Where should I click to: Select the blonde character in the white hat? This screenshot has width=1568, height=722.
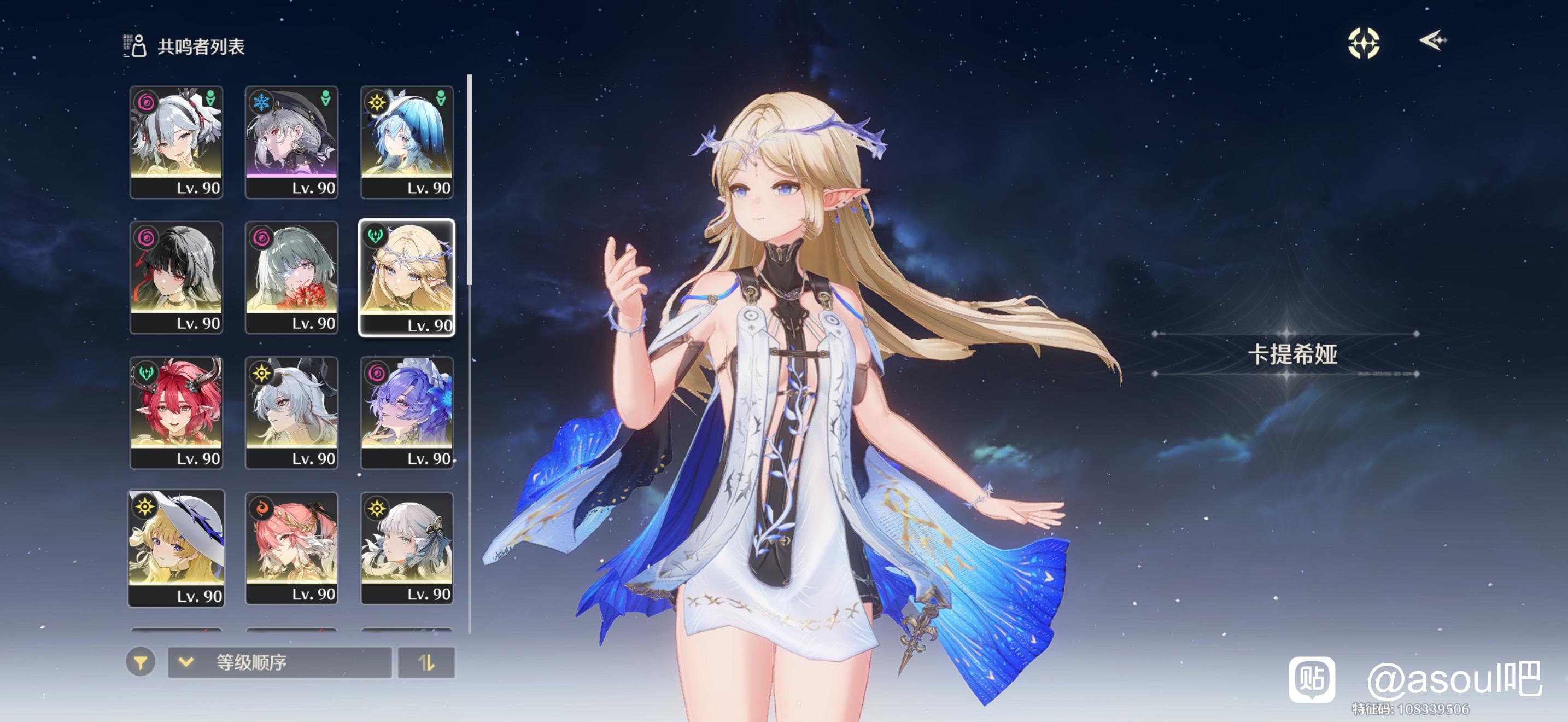[176, 548]
